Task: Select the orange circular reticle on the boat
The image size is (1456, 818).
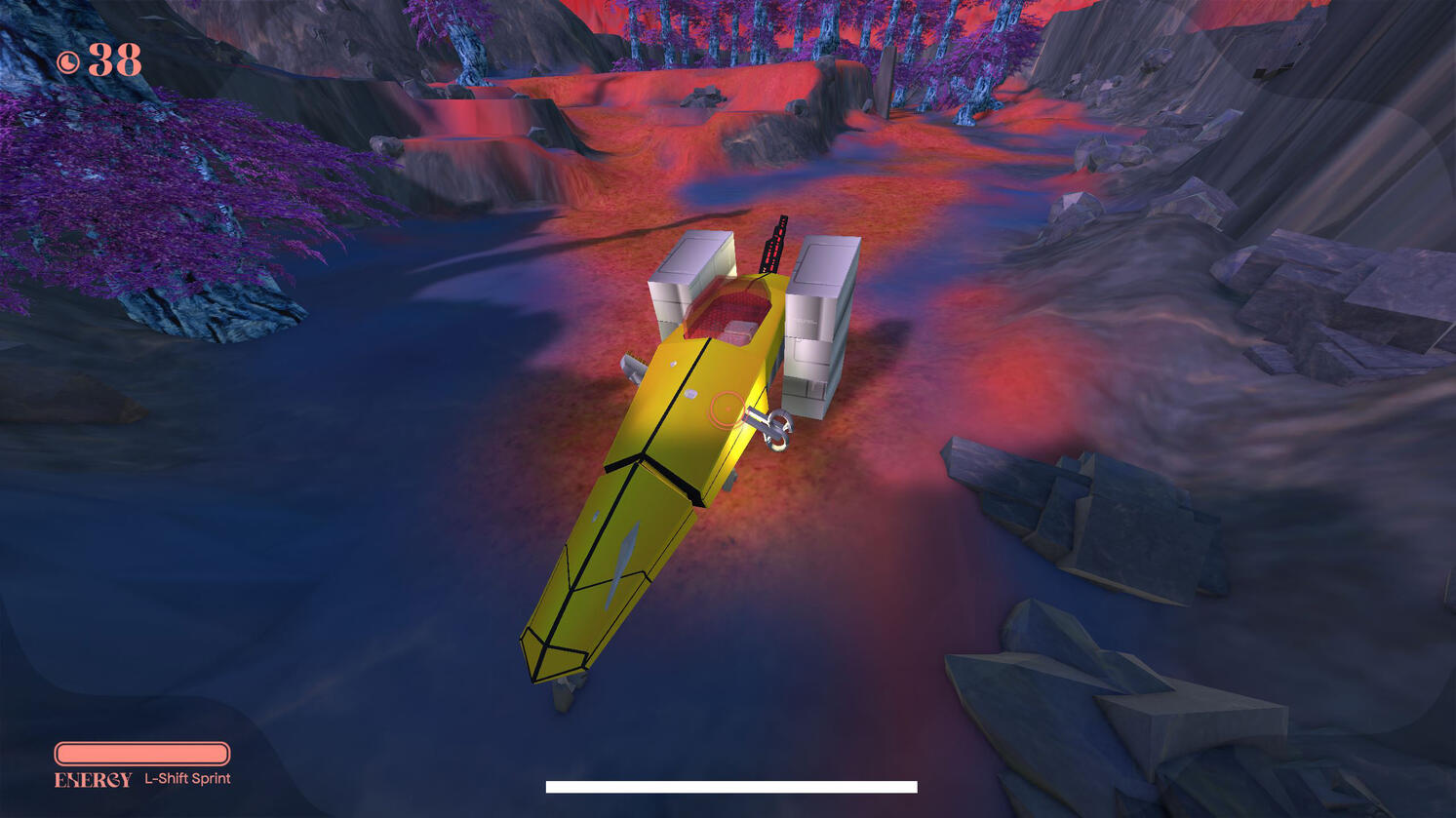Action: (x=726, y=409)
